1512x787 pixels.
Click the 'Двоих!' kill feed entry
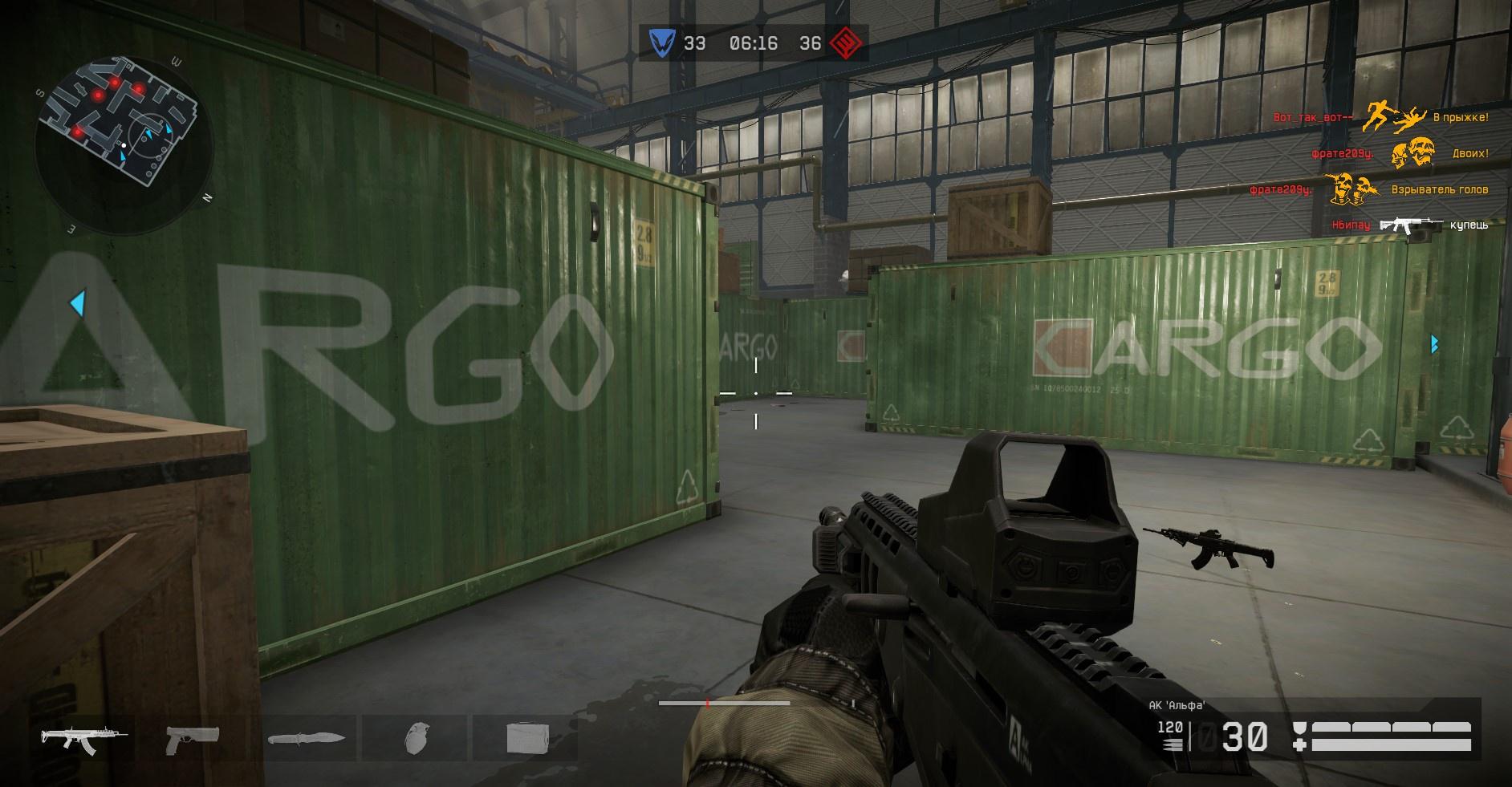click(1470, 153)
